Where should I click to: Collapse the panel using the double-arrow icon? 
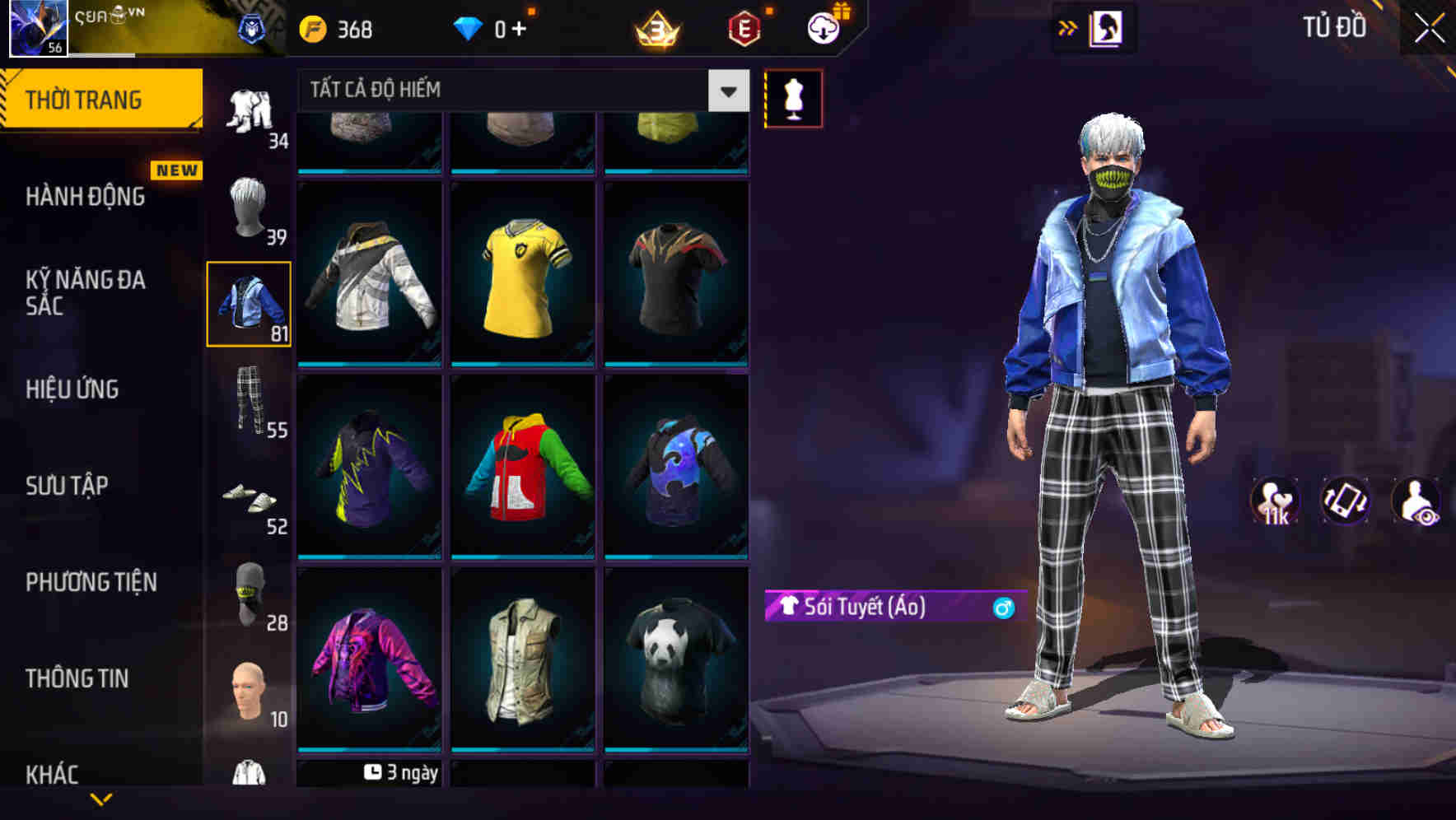tap(1068, 27)
